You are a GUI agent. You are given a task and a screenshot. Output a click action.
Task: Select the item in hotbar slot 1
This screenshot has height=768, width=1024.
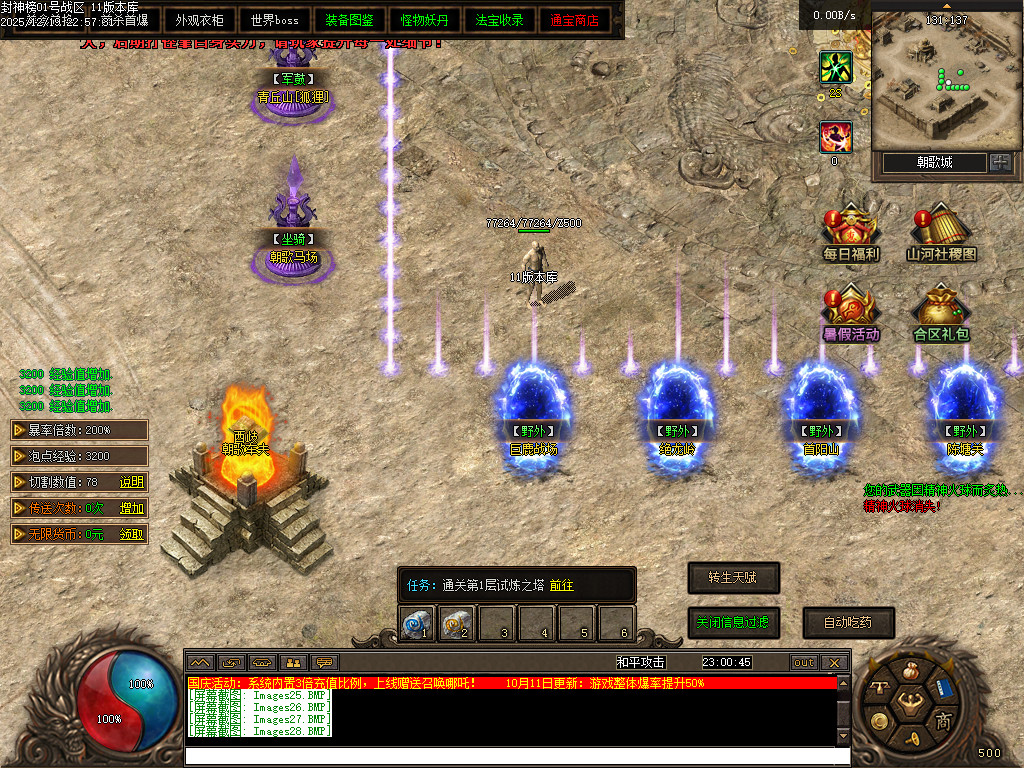(x=417, y=625)
